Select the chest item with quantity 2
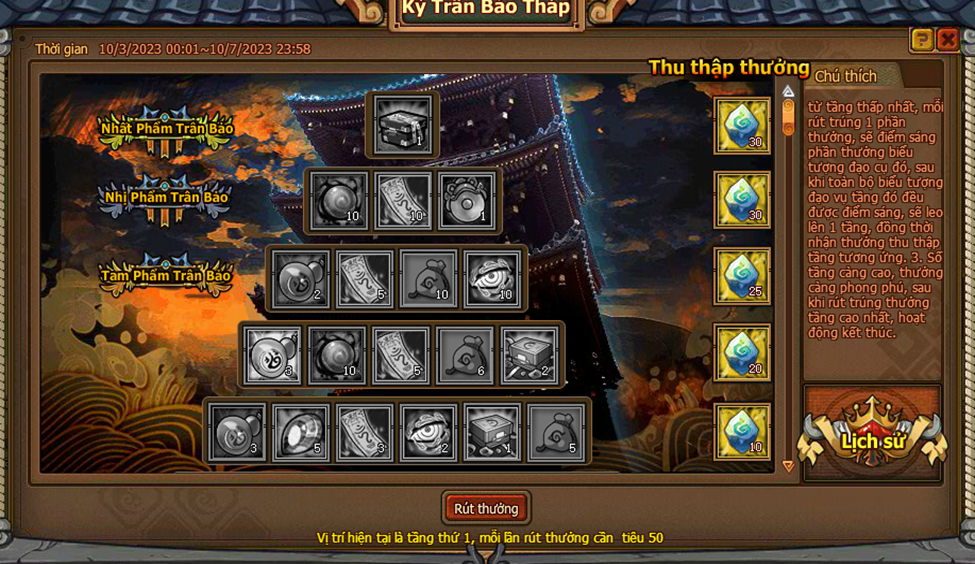Viewport: 975px width, 564px height. pos(529,355)
